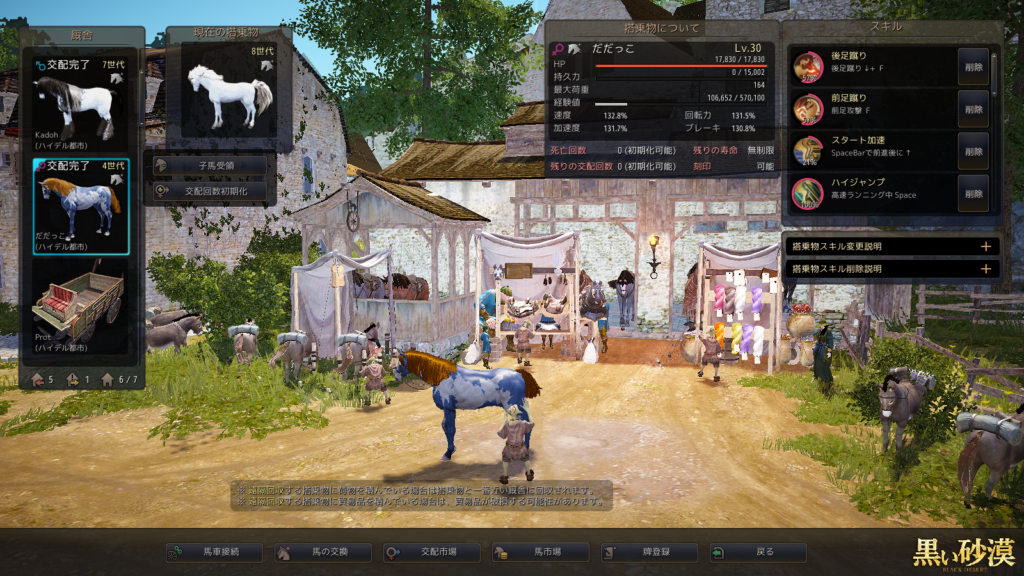The height and width of the screenshot is (576, 1024).
Task: Open 馬の交換 horse exchange
Action: (323, 552)
